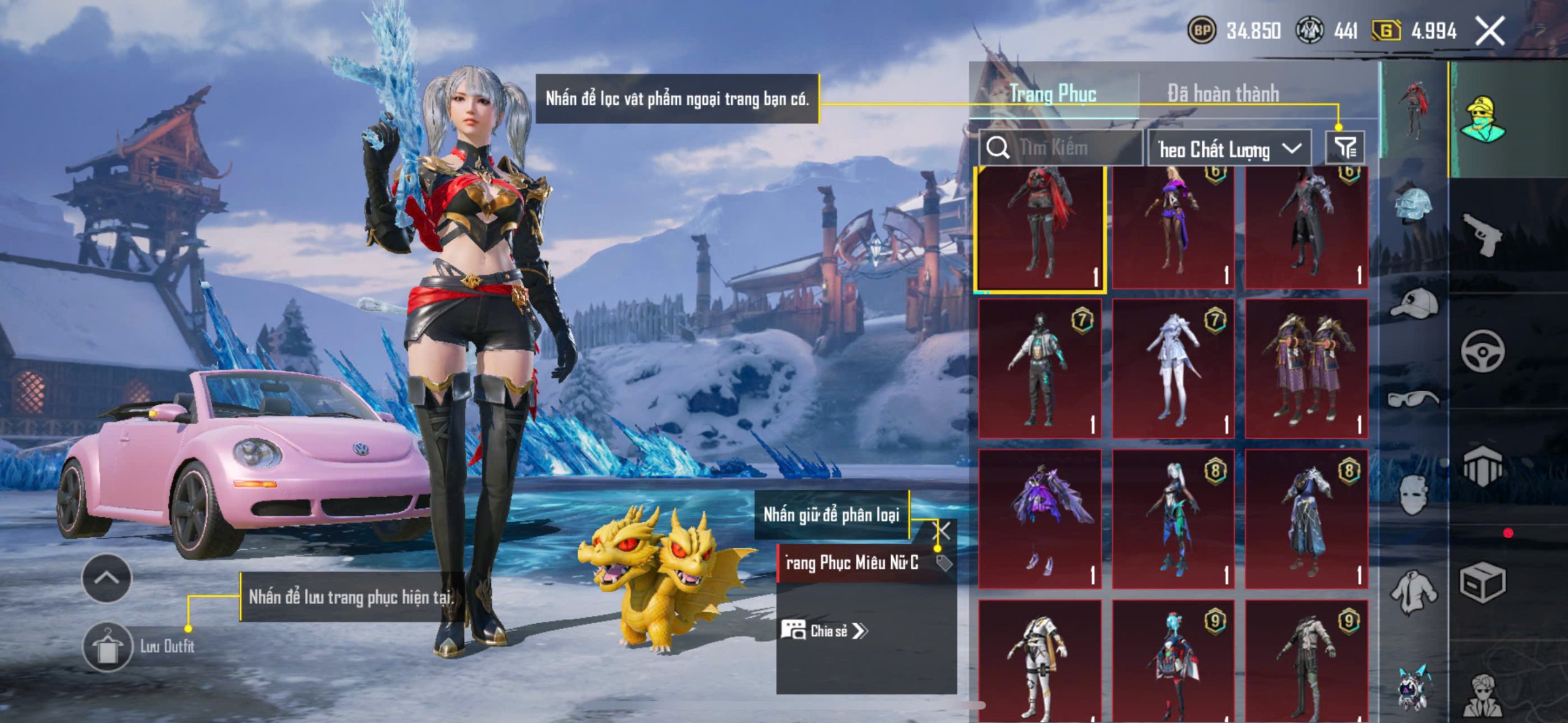This screenshot has width=1568, height=723.
Task: Share the outfit via Chia sẻ
Action: 824,631
